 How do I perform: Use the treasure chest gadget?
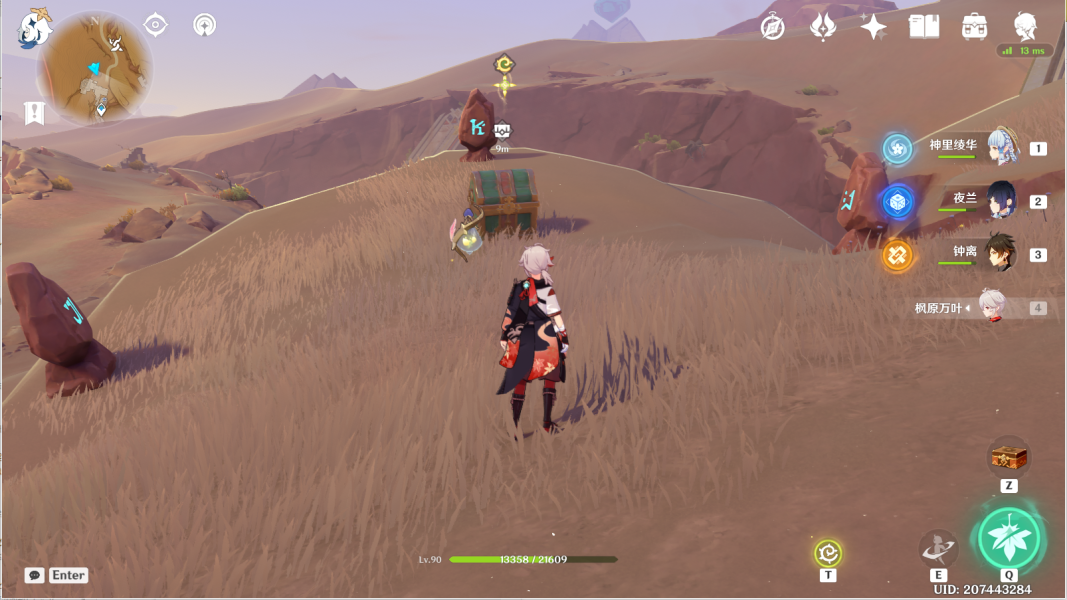(x=1008, y=458)
